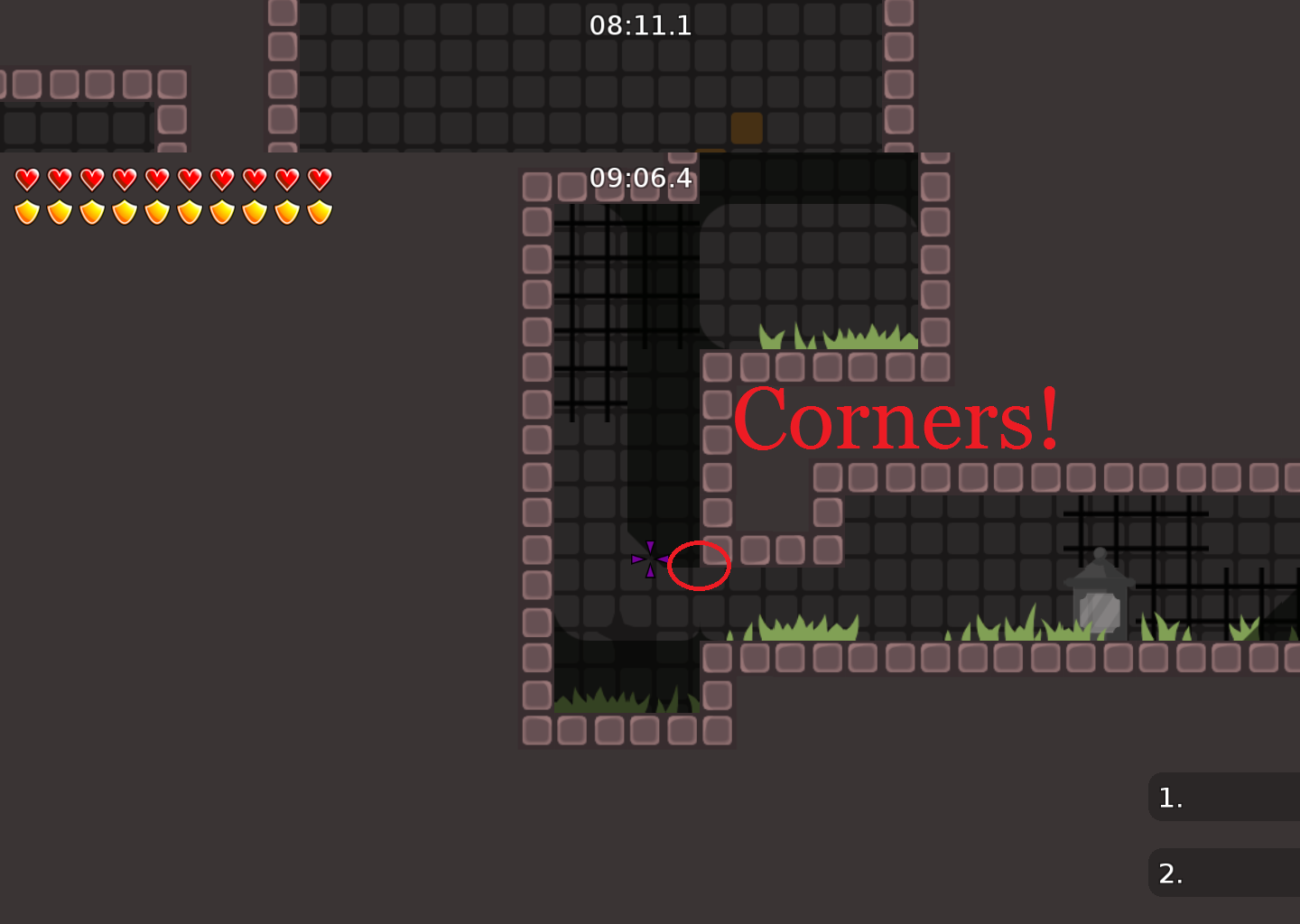1300x924 pixels.
Task: Click the first red heart icon
Action: coord(27,178)
